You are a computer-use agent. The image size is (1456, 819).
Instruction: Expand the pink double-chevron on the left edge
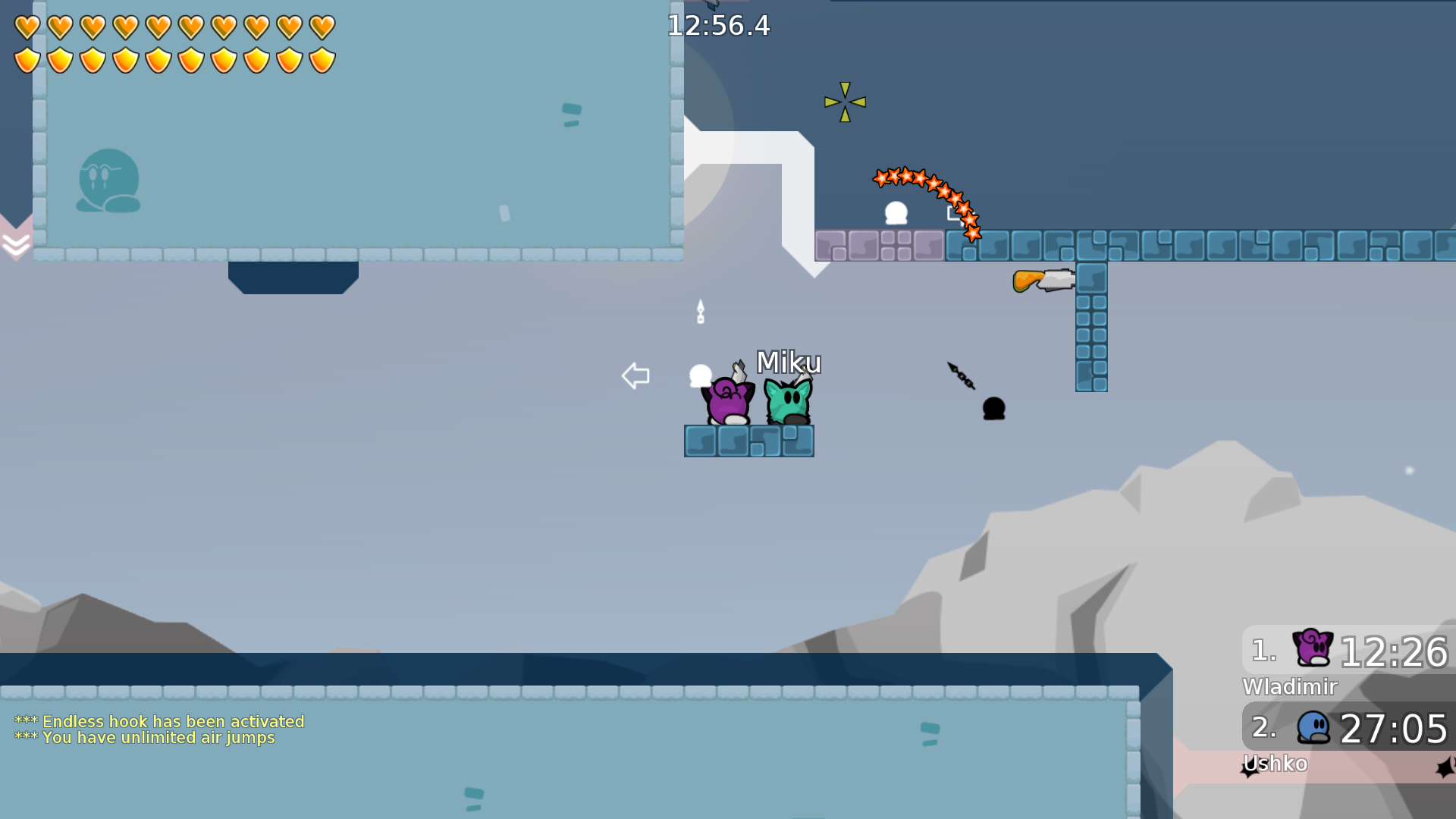[x=15, y=243]
